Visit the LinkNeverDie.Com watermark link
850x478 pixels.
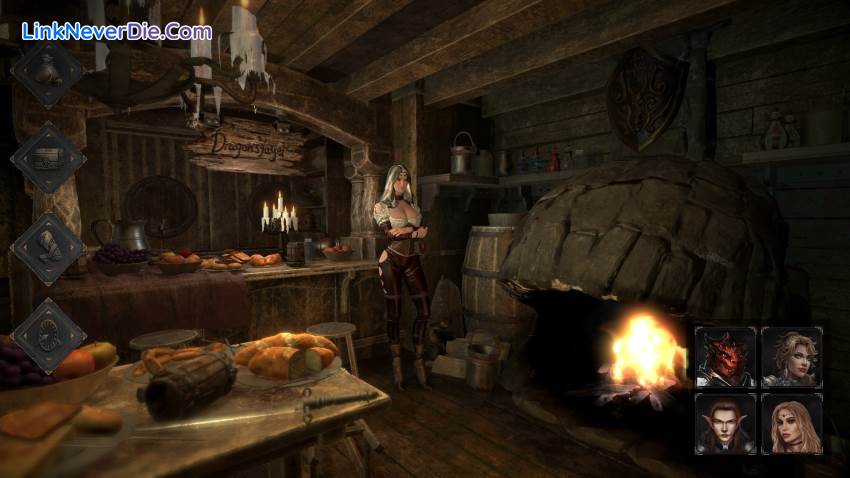[x=116, y=31]
